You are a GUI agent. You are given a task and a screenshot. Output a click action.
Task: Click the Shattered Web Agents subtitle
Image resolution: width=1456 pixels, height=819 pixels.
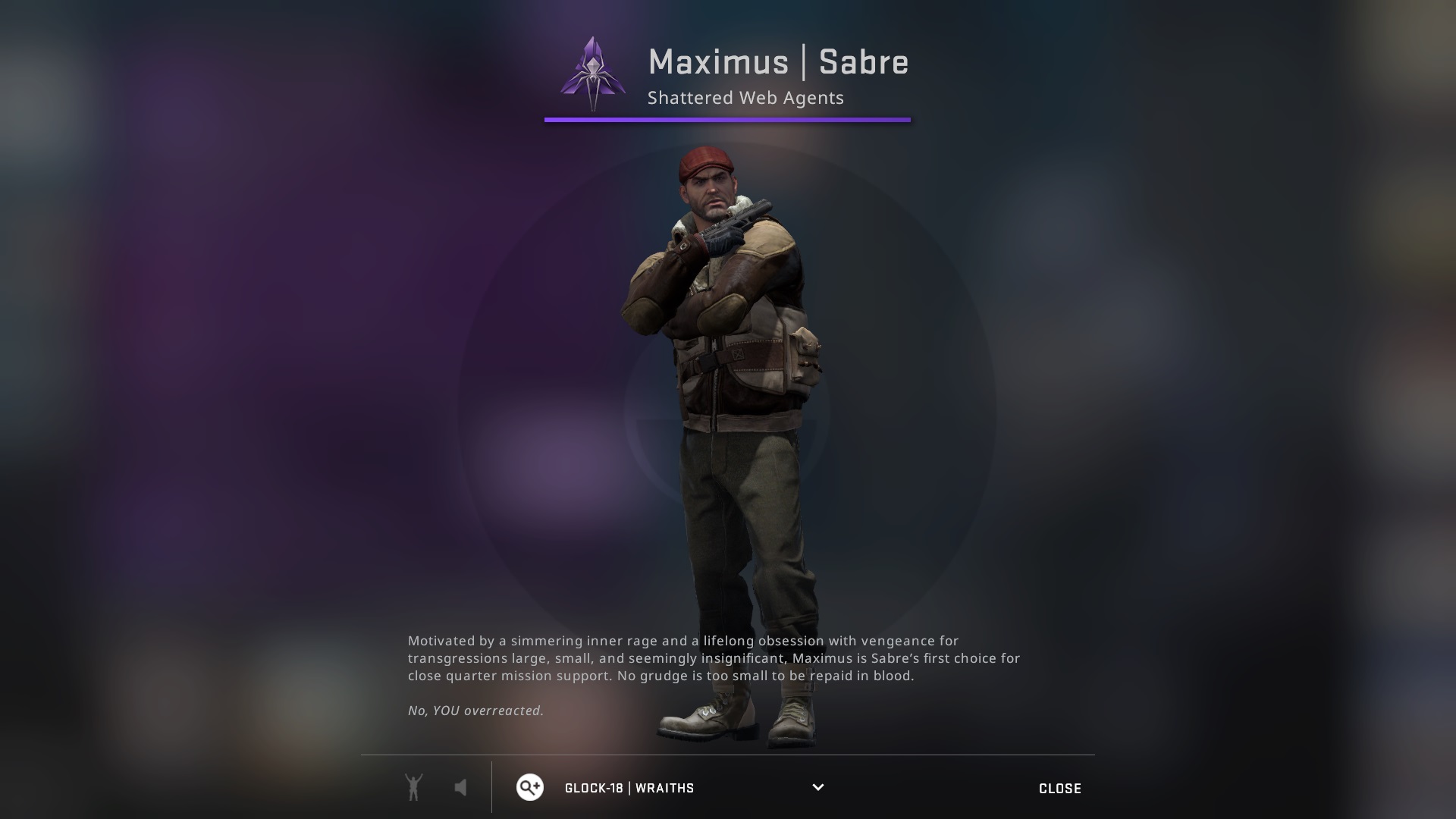tap(746, 97)
